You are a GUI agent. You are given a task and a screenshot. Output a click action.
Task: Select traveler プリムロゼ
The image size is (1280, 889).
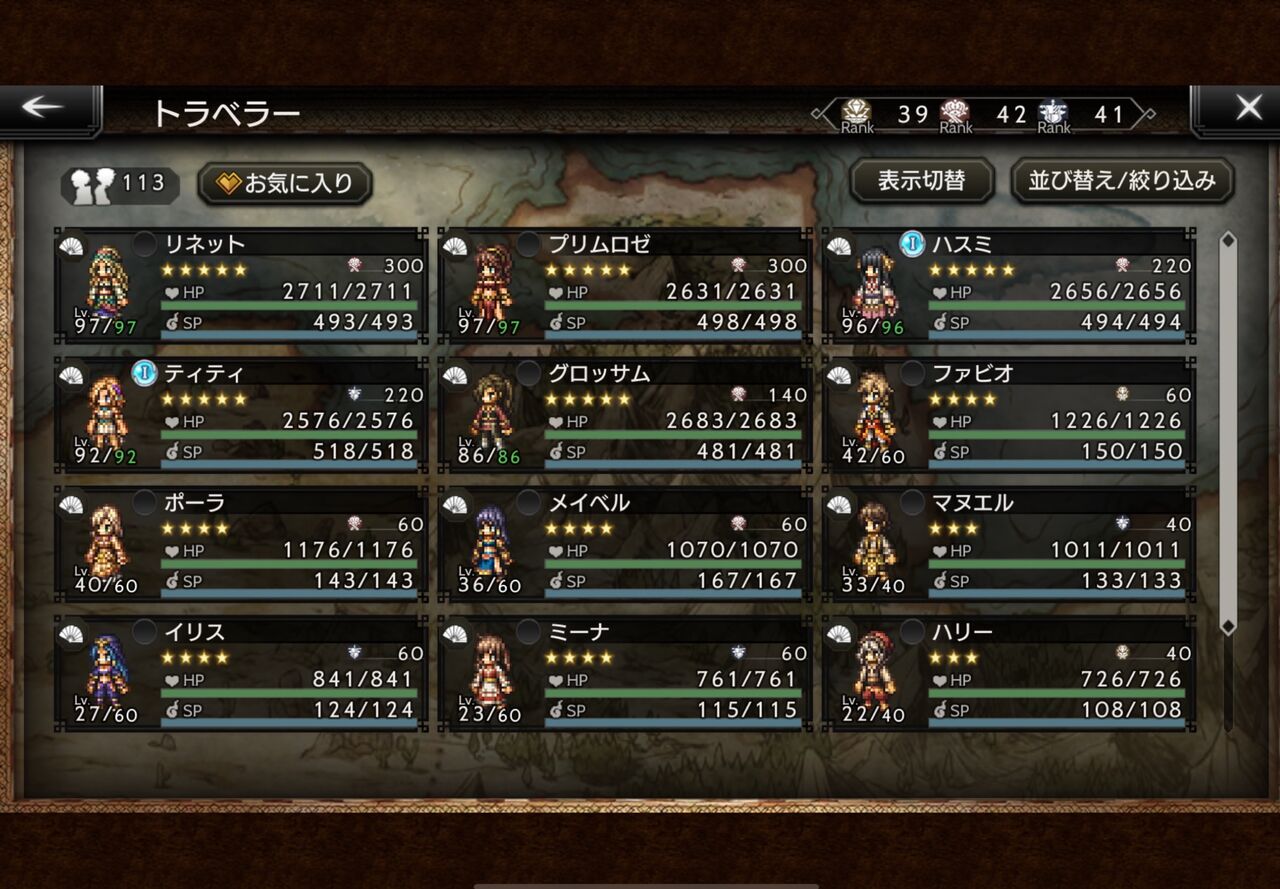(x=625, y=285)
